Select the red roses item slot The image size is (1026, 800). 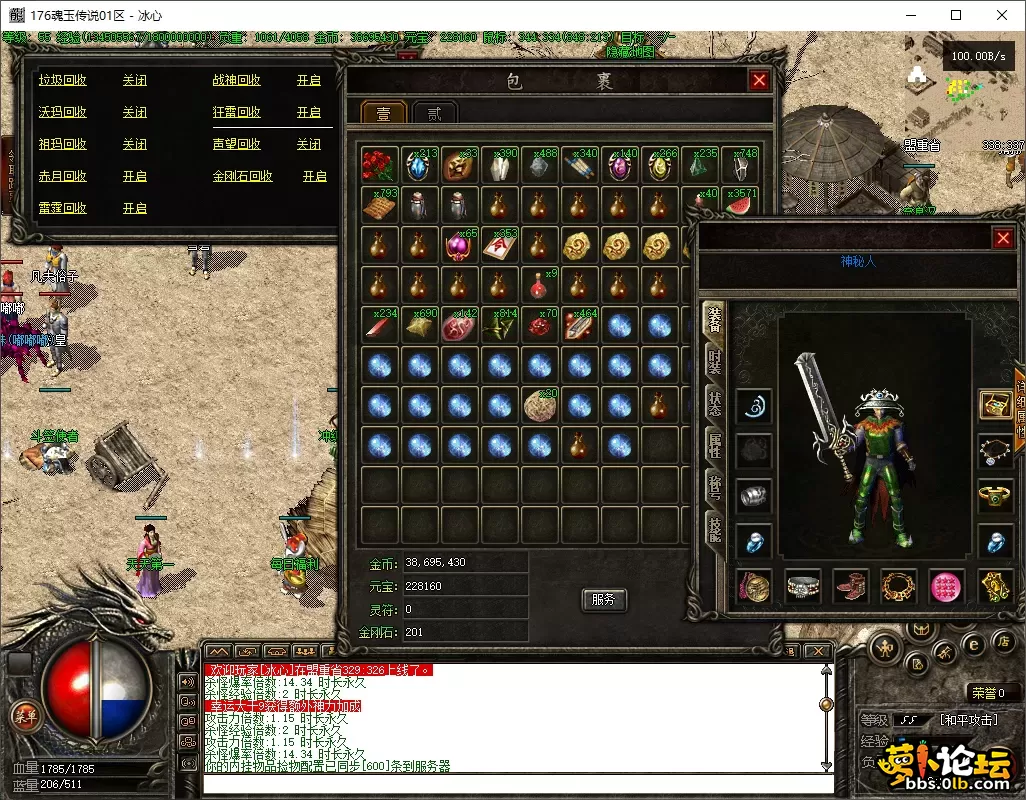[x=378, y=165]
